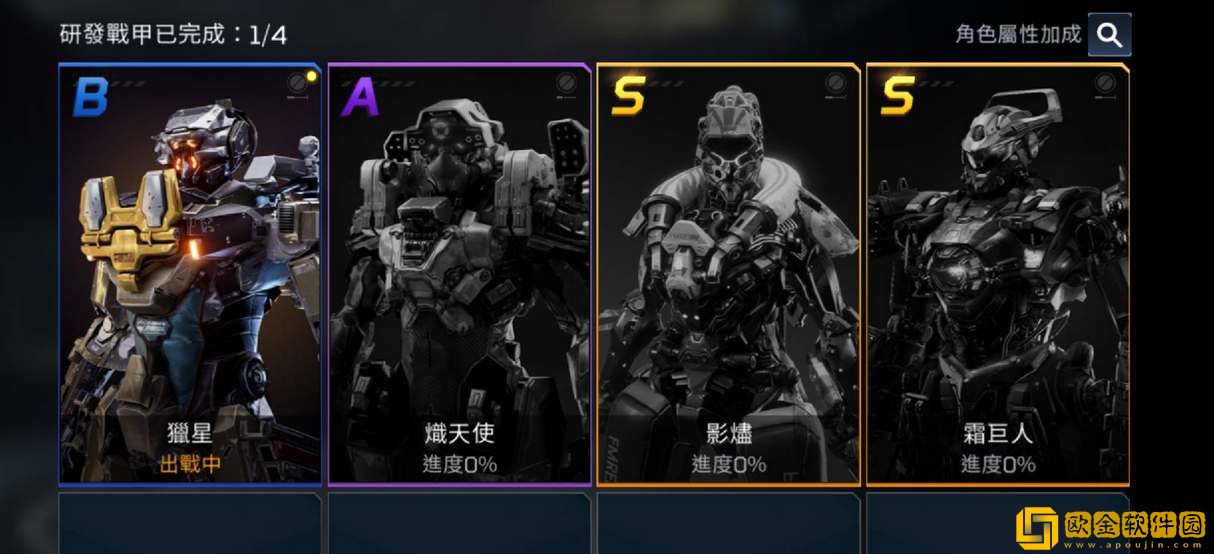1214x554 pixels.
Task: Choose the 熾天使 A-rank armor card
Action: coord(459,275)
